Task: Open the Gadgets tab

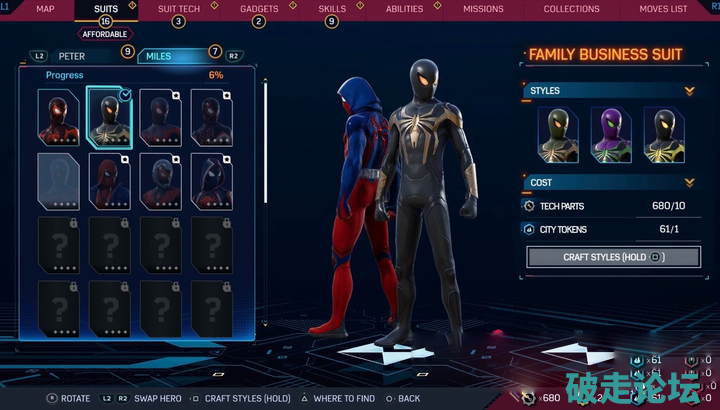Action: [259, 9]
